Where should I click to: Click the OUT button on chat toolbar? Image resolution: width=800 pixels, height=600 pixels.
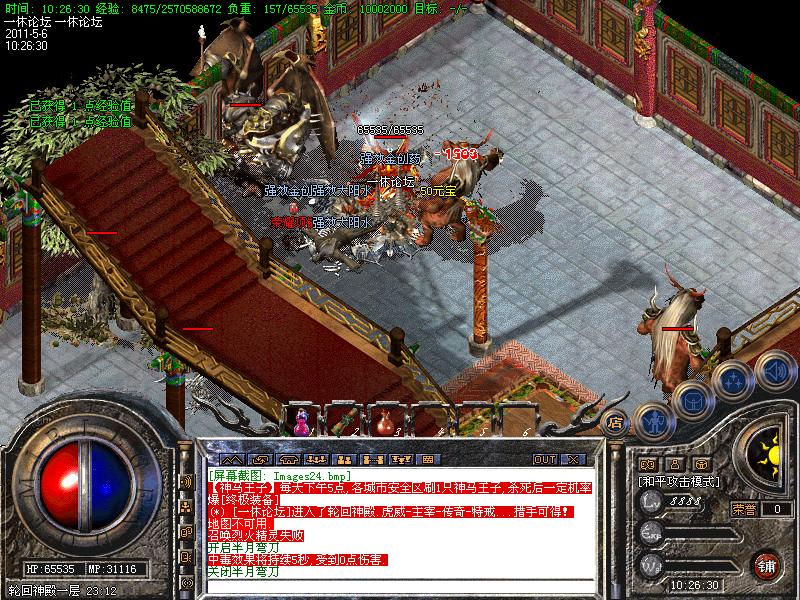point(545,459)
